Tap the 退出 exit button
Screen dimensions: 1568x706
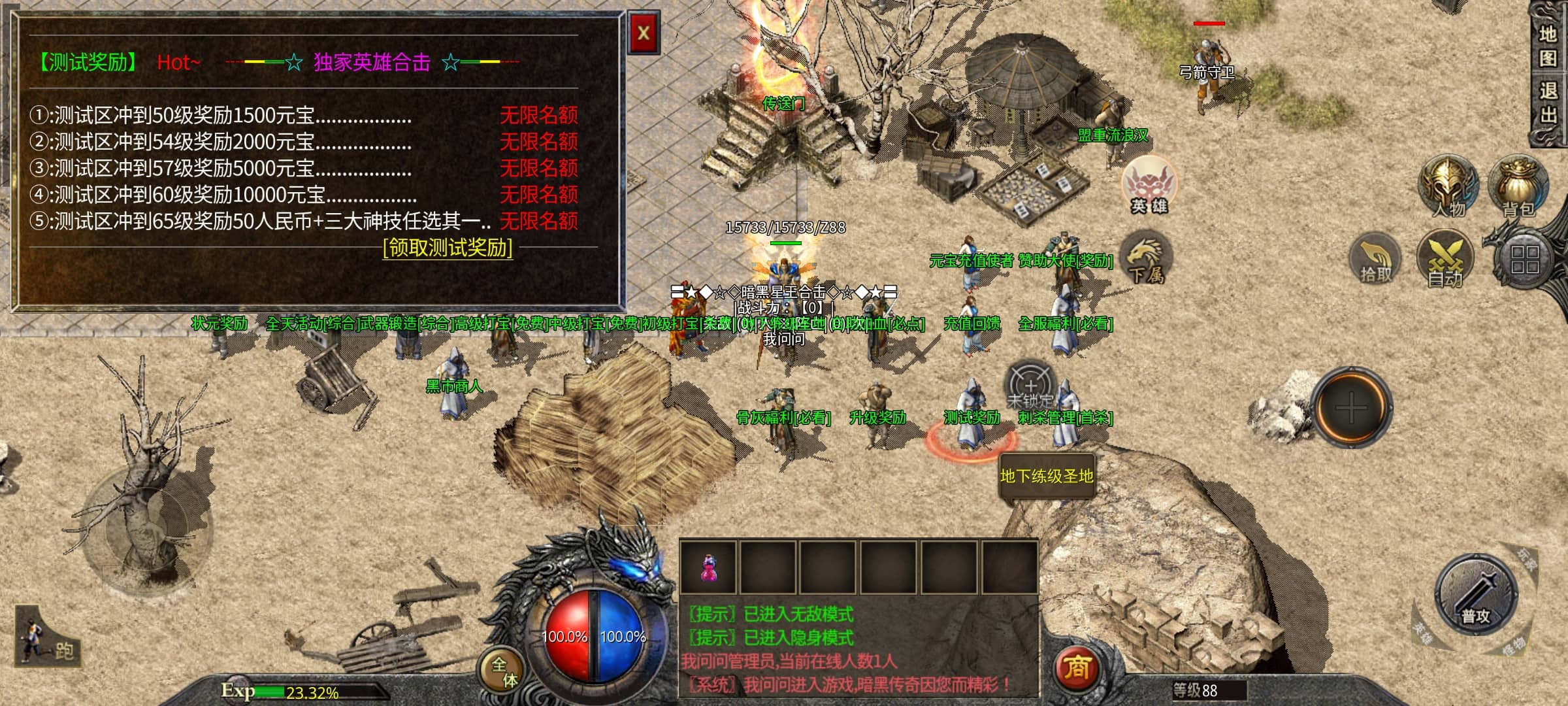tap(1548, 103)
